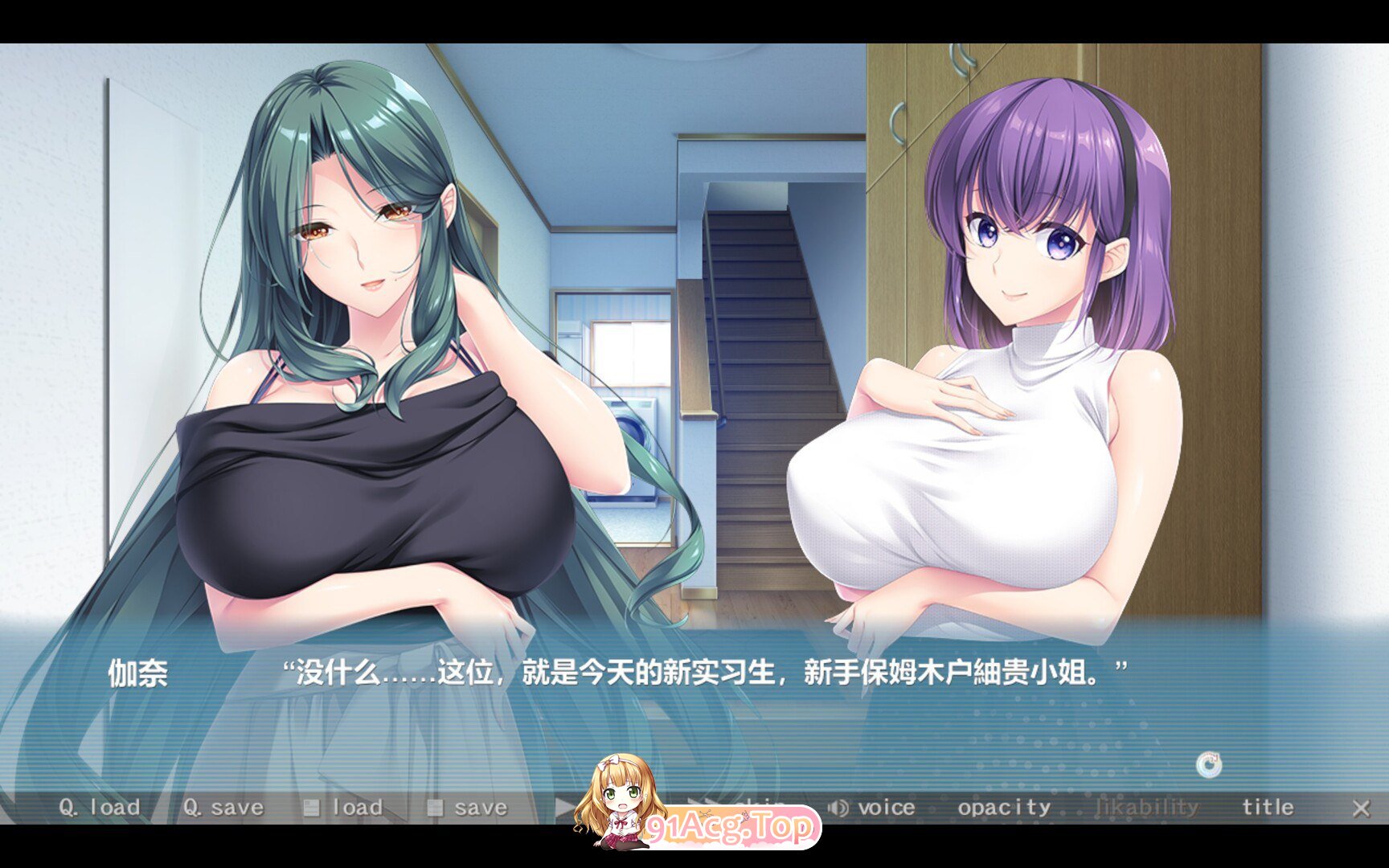
Task: Click the chibi mascot girl image
Action: tap(623, 804)
